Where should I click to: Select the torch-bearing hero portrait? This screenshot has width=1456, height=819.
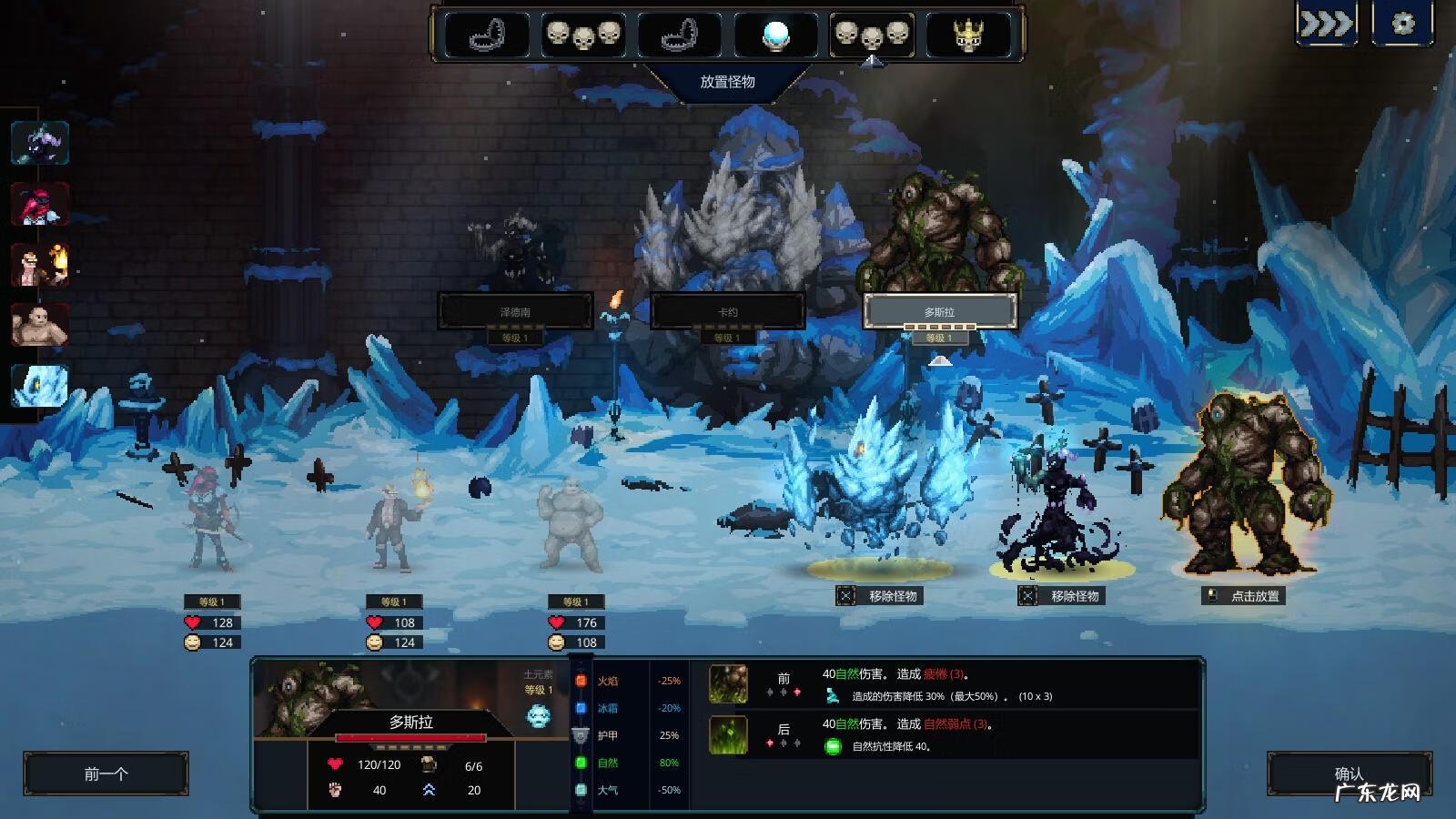[40, 264]
